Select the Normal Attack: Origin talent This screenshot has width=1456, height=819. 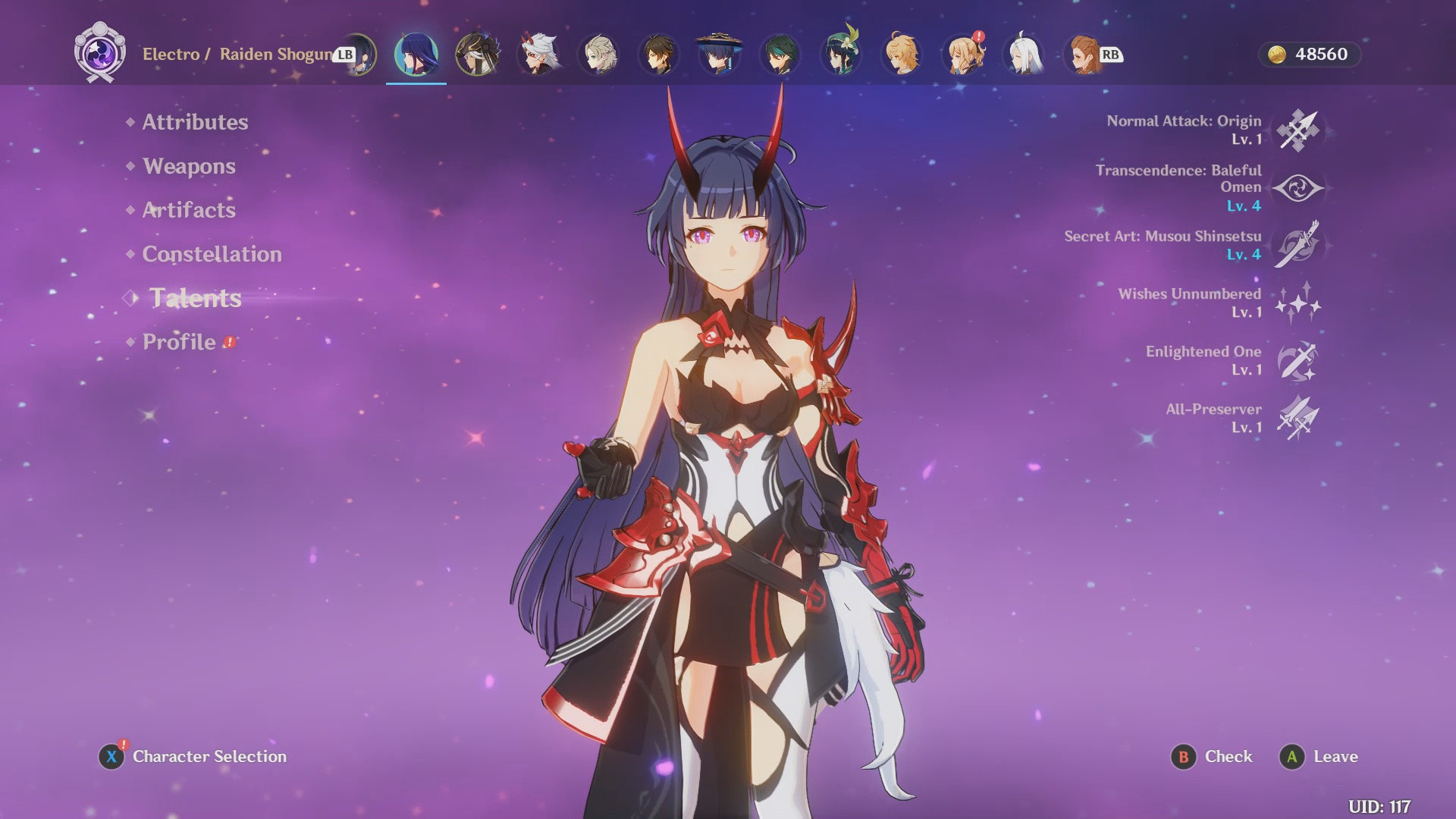point(1298,130)
